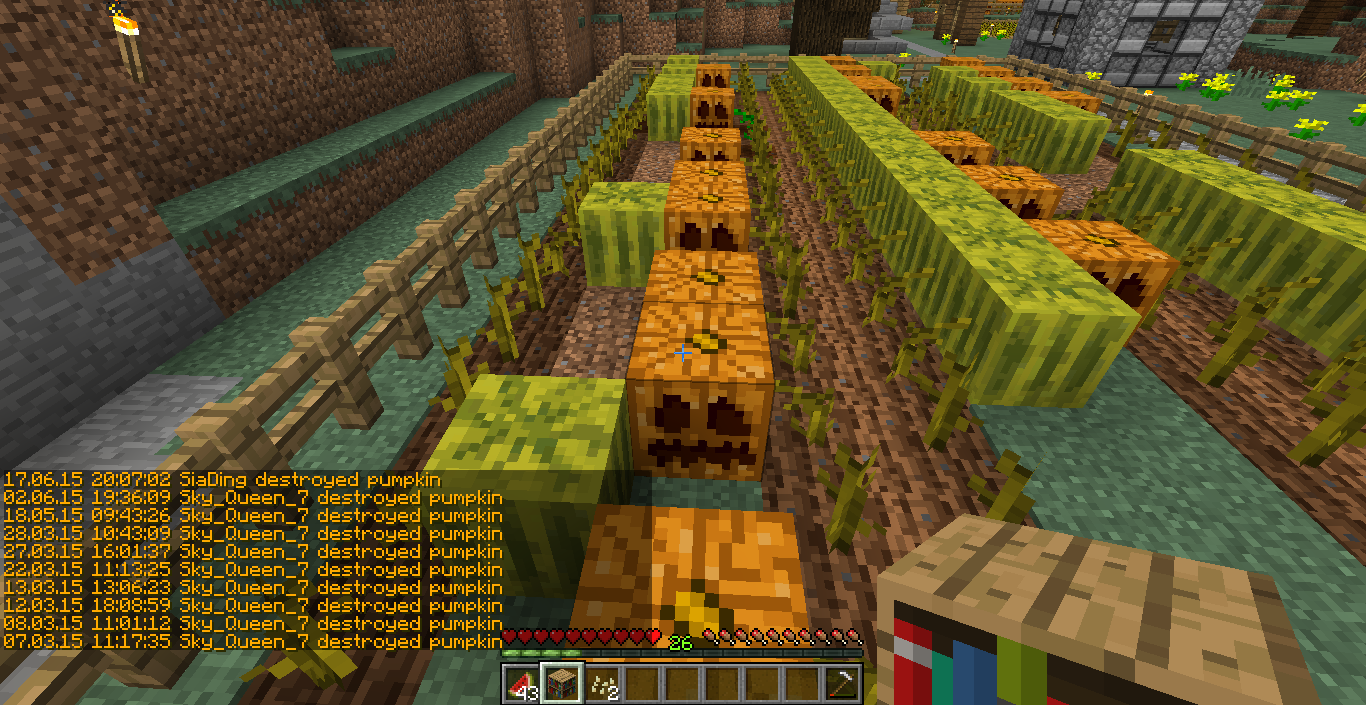Screen dimensions: 1366x705
Task: Select the bookshelf hotbar slot
Action: tap(561, 684)
